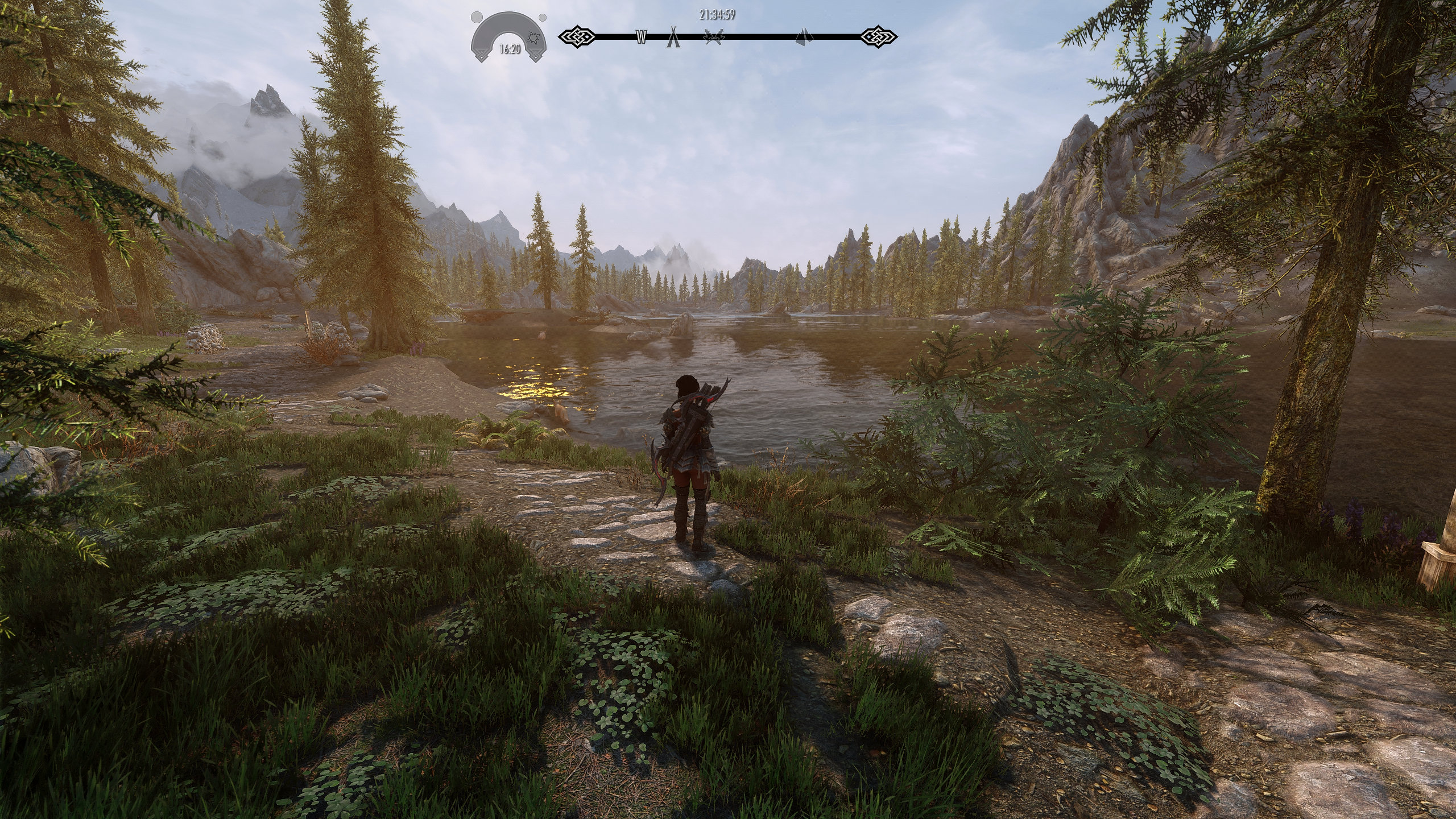The width and height of the screenshot is (1456, 819).
Task: Select the crossed dragon heads compass marker
Action: (714, 36)
